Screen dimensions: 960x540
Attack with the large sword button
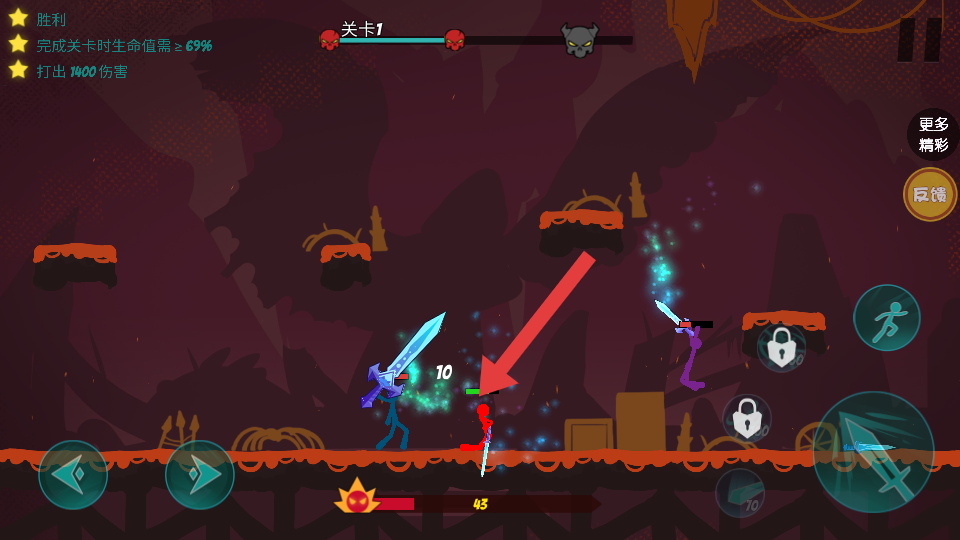pyautogui.click(x=873, y=452)
